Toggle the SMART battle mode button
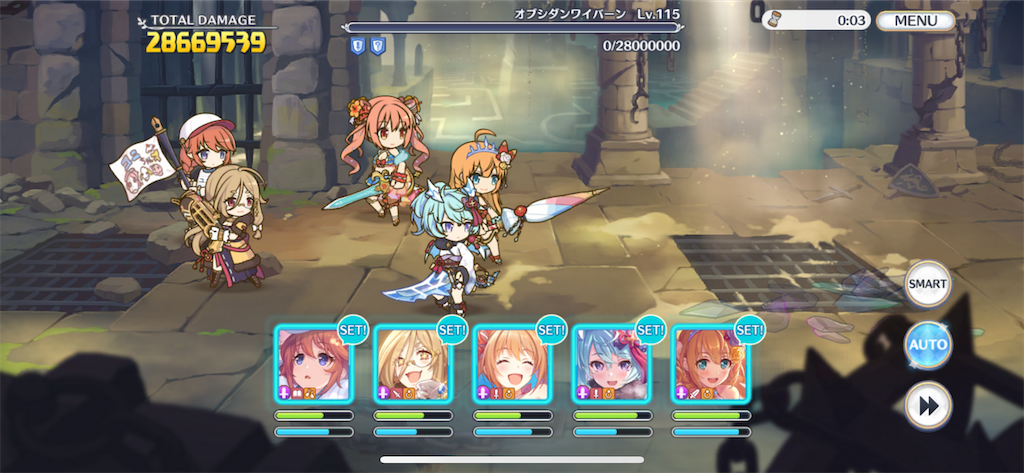The height and width of the screenshot is (473, 1024). [927, 285]
